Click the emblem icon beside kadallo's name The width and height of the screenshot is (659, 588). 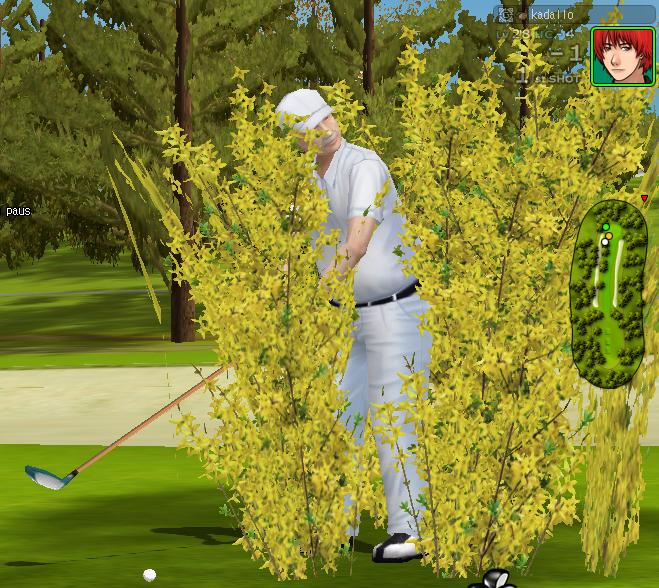(507, 16)
